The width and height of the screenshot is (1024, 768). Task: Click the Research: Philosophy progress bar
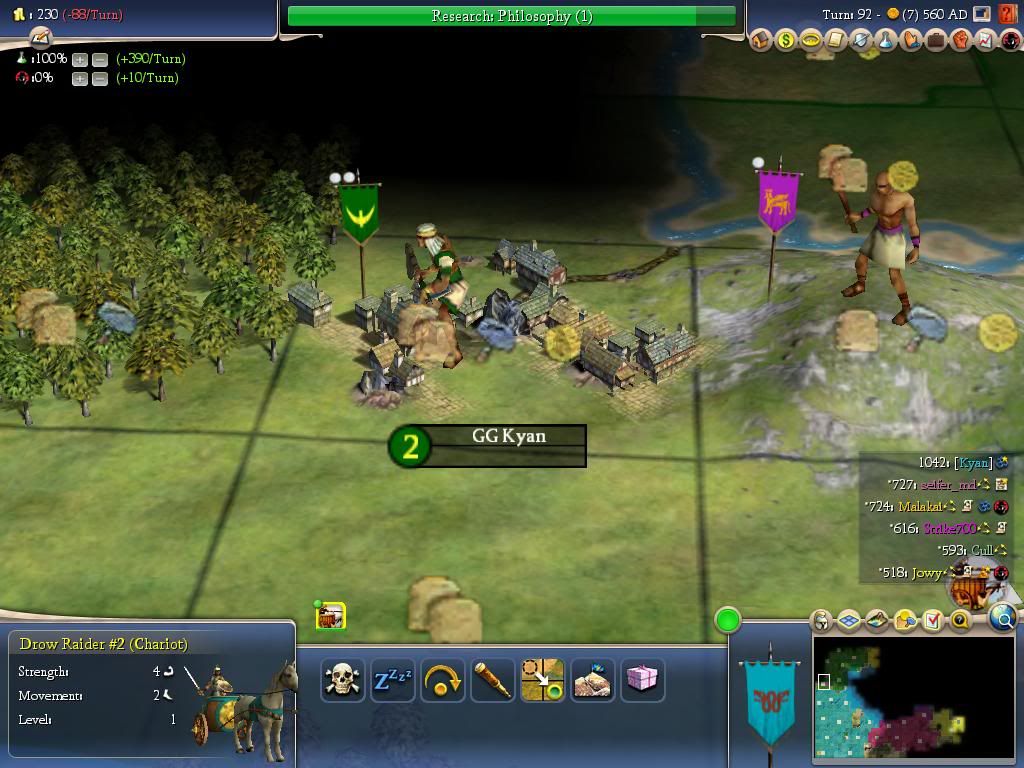coord(511,16)
